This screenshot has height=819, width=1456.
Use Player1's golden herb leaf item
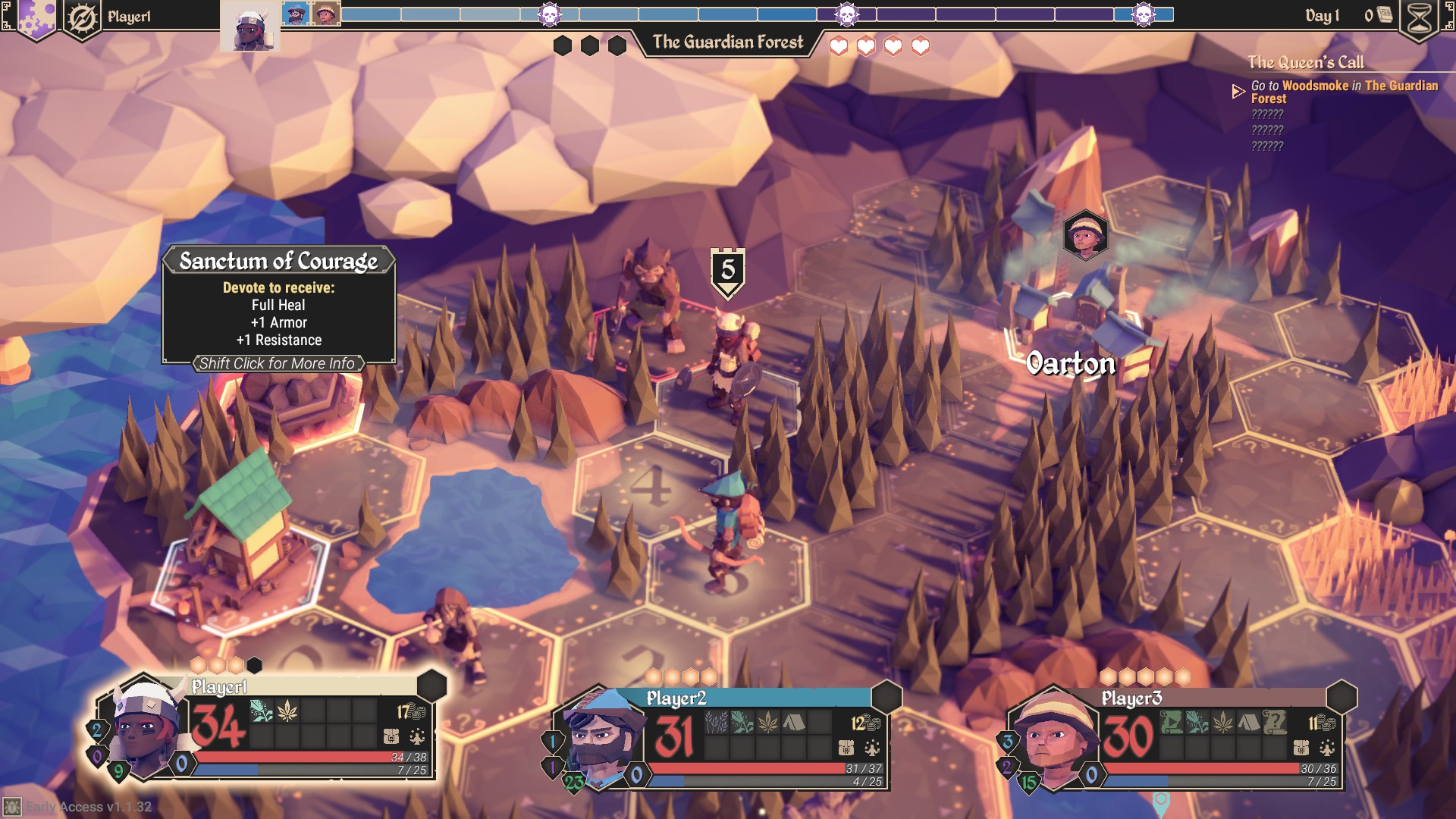coord(287,711)
